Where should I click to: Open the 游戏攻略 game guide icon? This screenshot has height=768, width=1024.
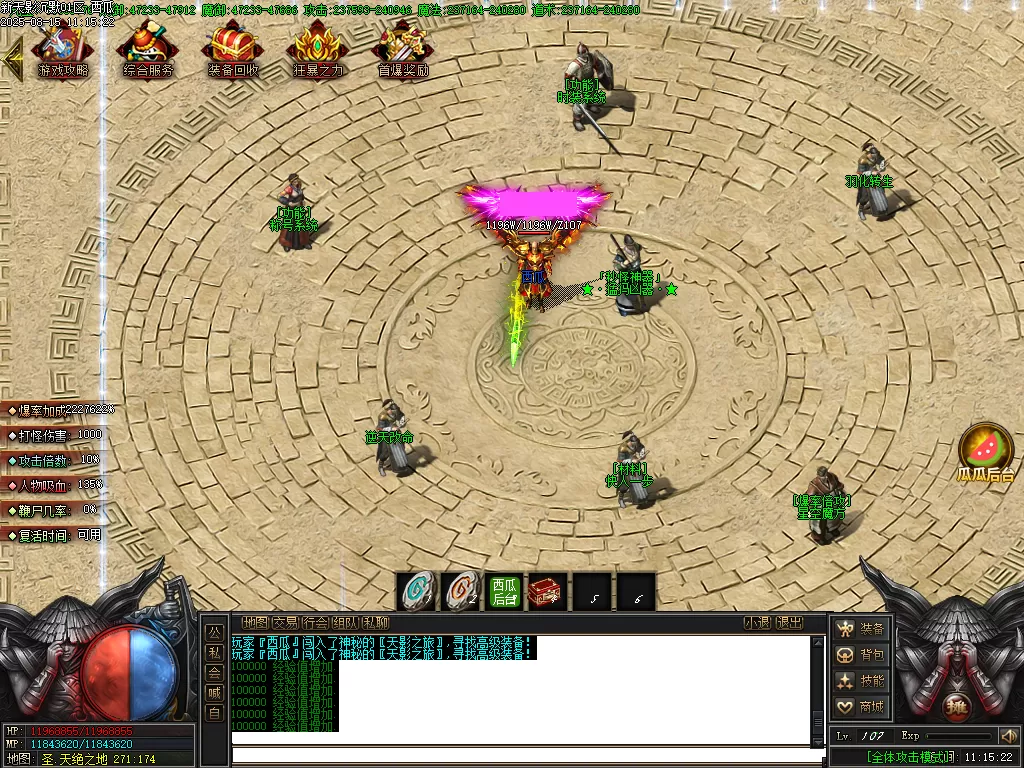[x=63, y=50]
